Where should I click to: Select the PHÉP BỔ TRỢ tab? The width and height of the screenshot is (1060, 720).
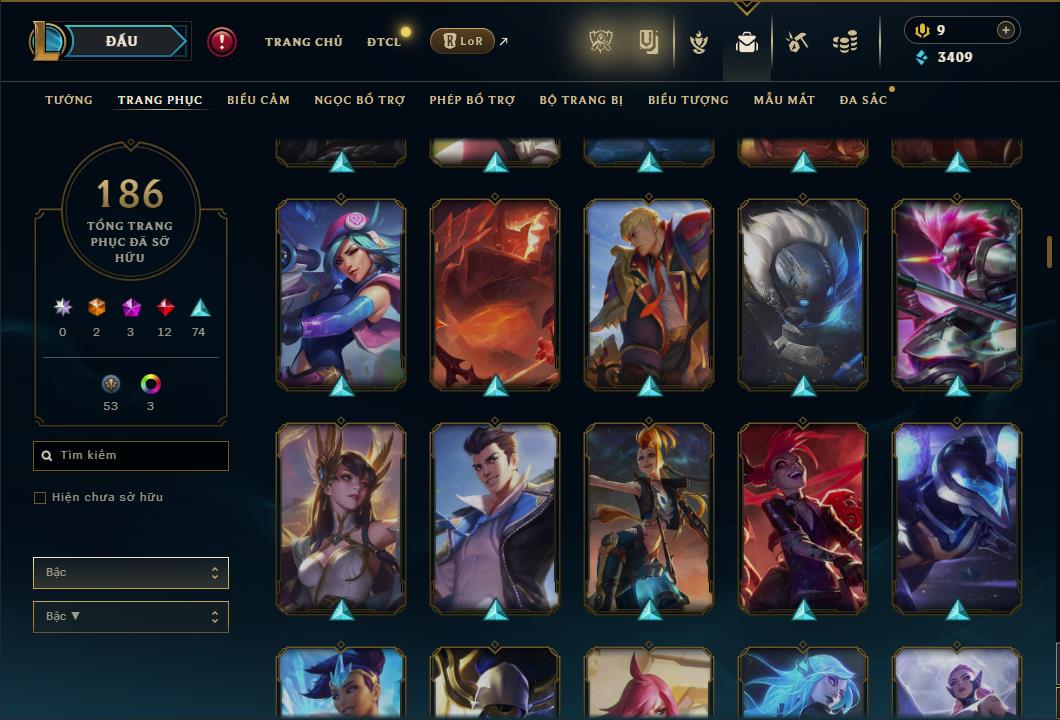click(x=472, y=100)
